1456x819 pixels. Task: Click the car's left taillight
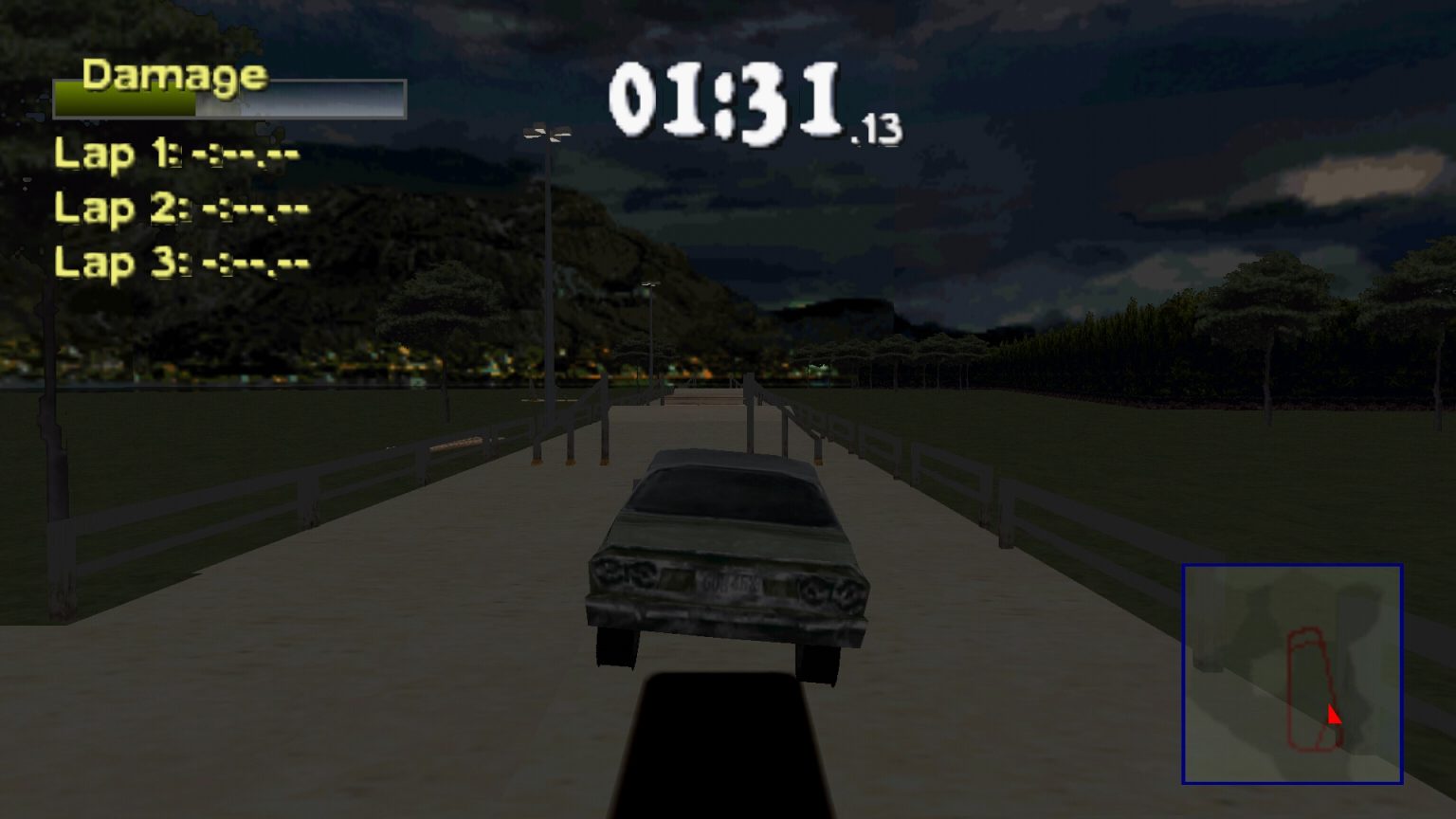click(626, 578)
